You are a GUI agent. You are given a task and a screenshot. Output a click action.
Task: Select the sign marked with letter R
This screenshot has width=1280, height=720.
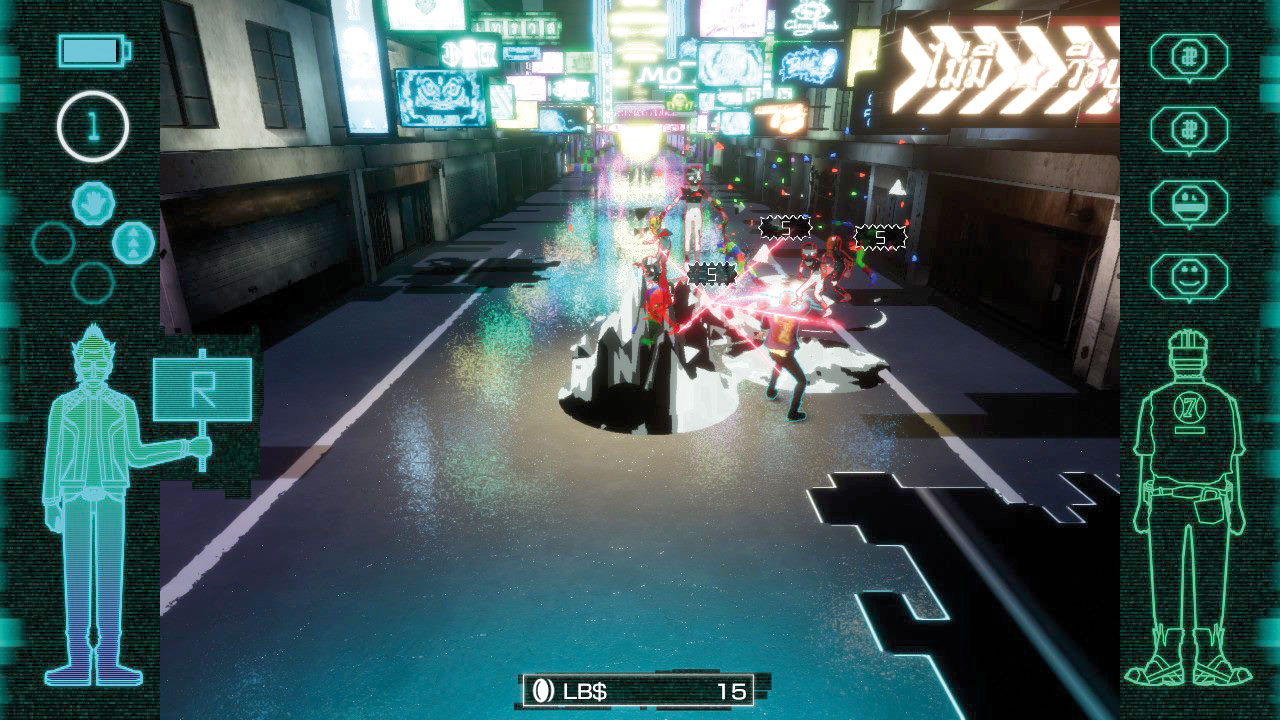tap(202, 390)
